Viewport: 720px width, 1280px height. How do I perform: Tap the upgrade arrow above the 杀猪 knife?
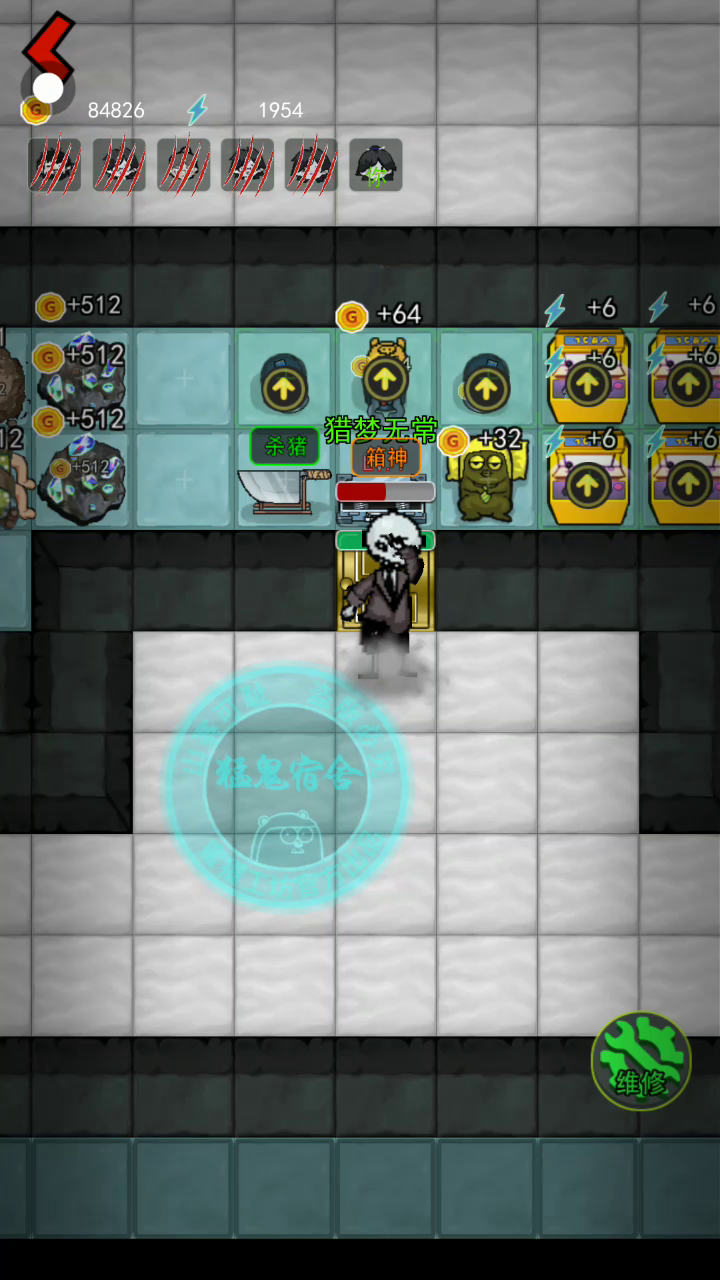coord(283,383)
